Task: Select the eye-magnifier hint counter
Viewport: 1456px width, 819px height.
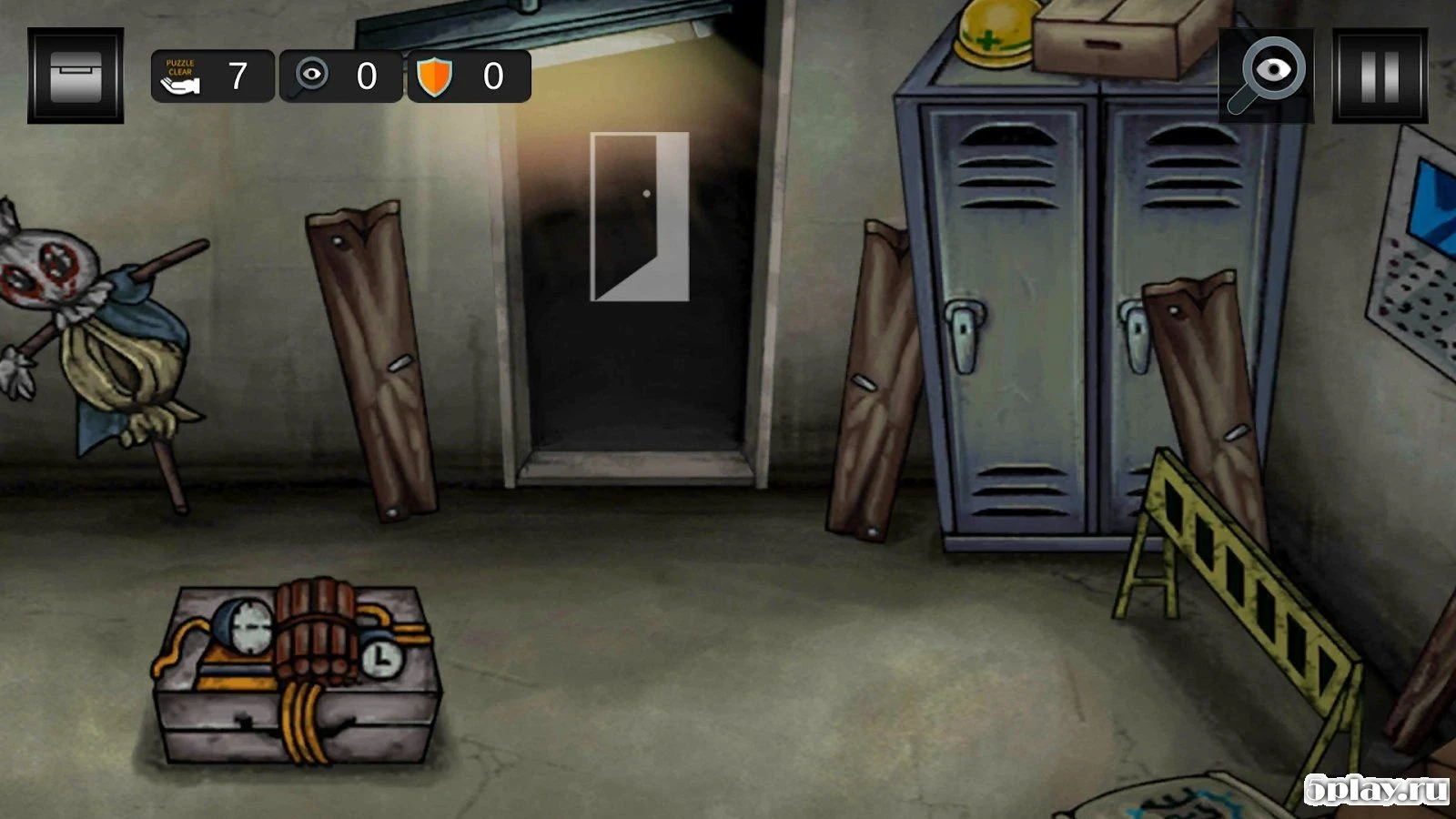Action: click(x=309, y=76)
